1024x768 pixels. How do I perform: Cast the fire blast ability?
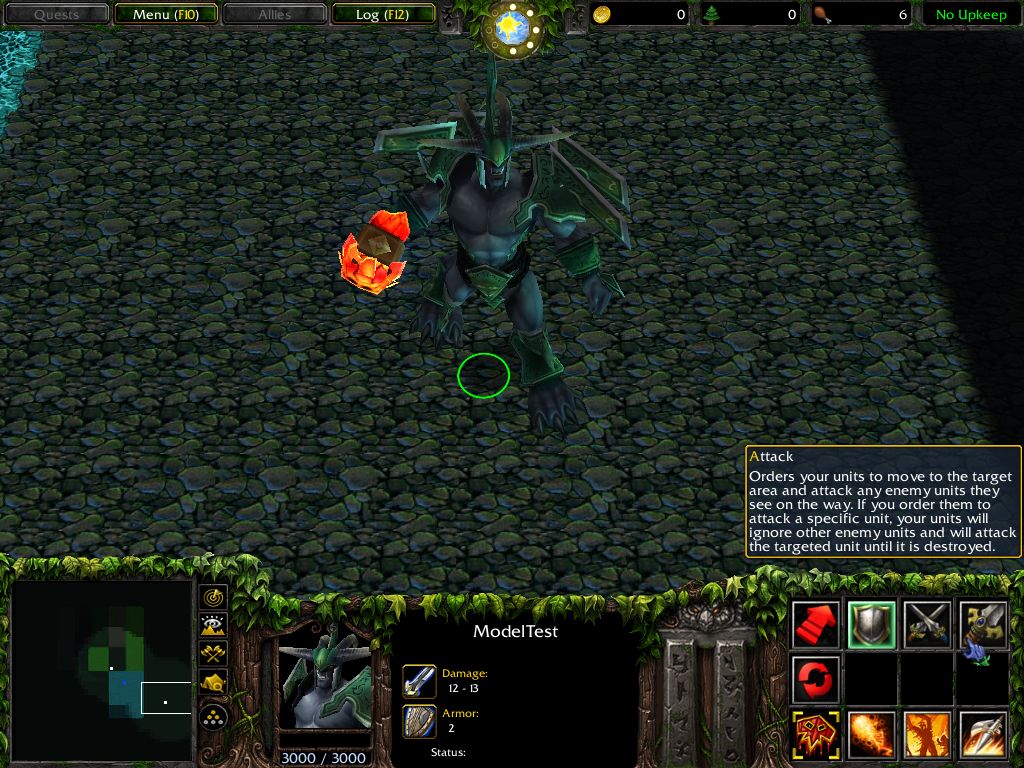pos(871,735)
